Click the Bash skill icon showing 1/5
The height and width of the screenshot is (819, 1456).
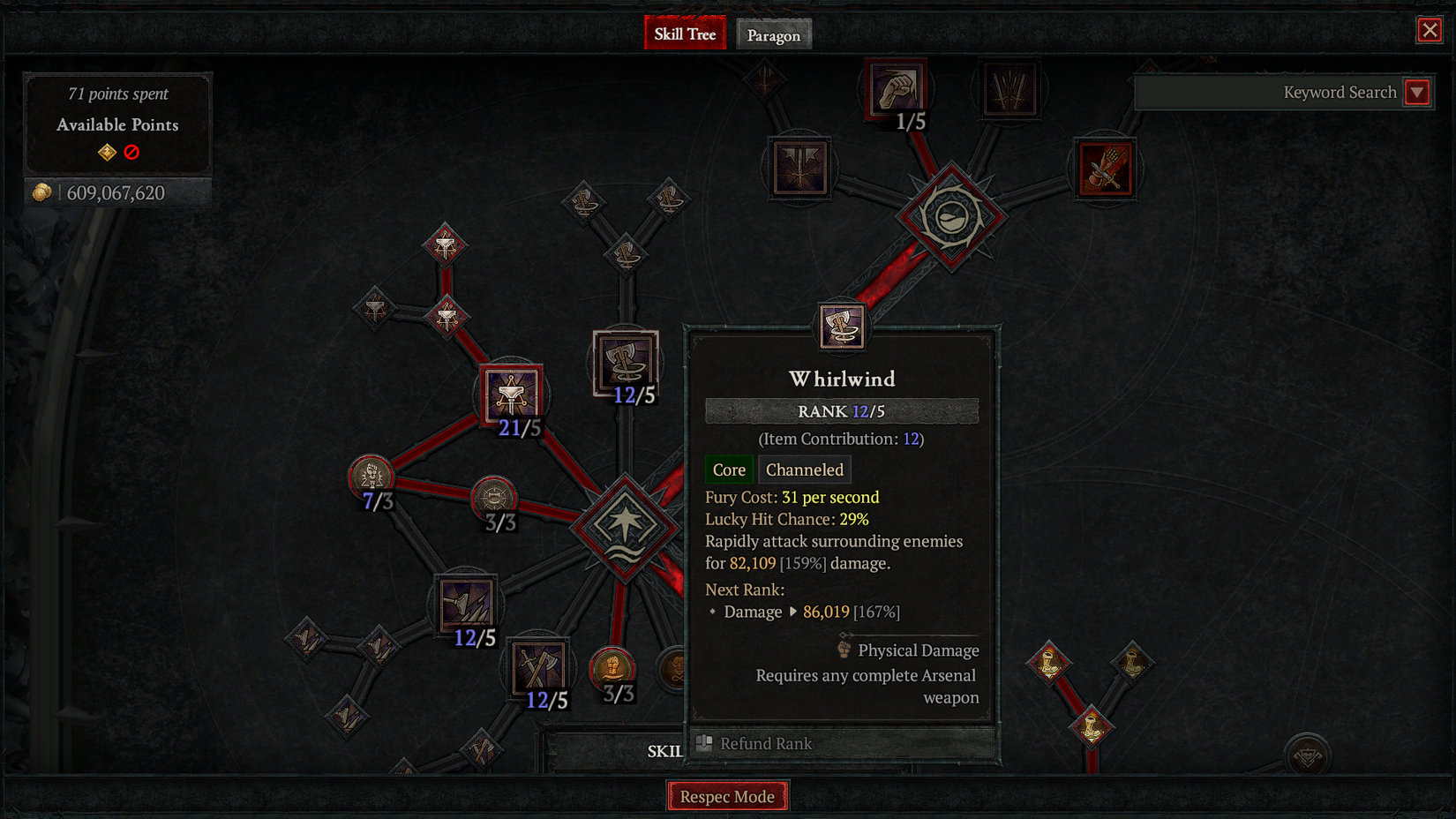(x=894, y=88)
